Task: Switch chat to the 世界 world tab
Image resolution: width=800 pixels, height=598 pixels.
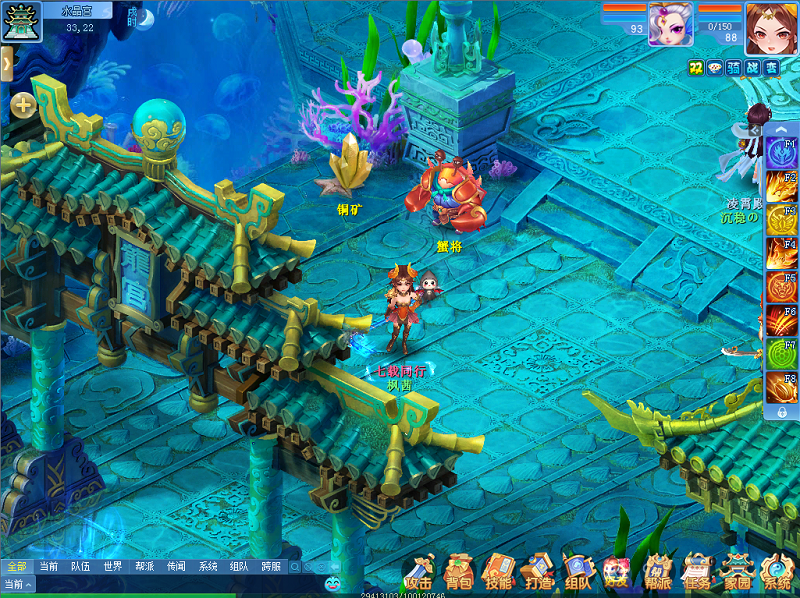Action: (112, 566)
